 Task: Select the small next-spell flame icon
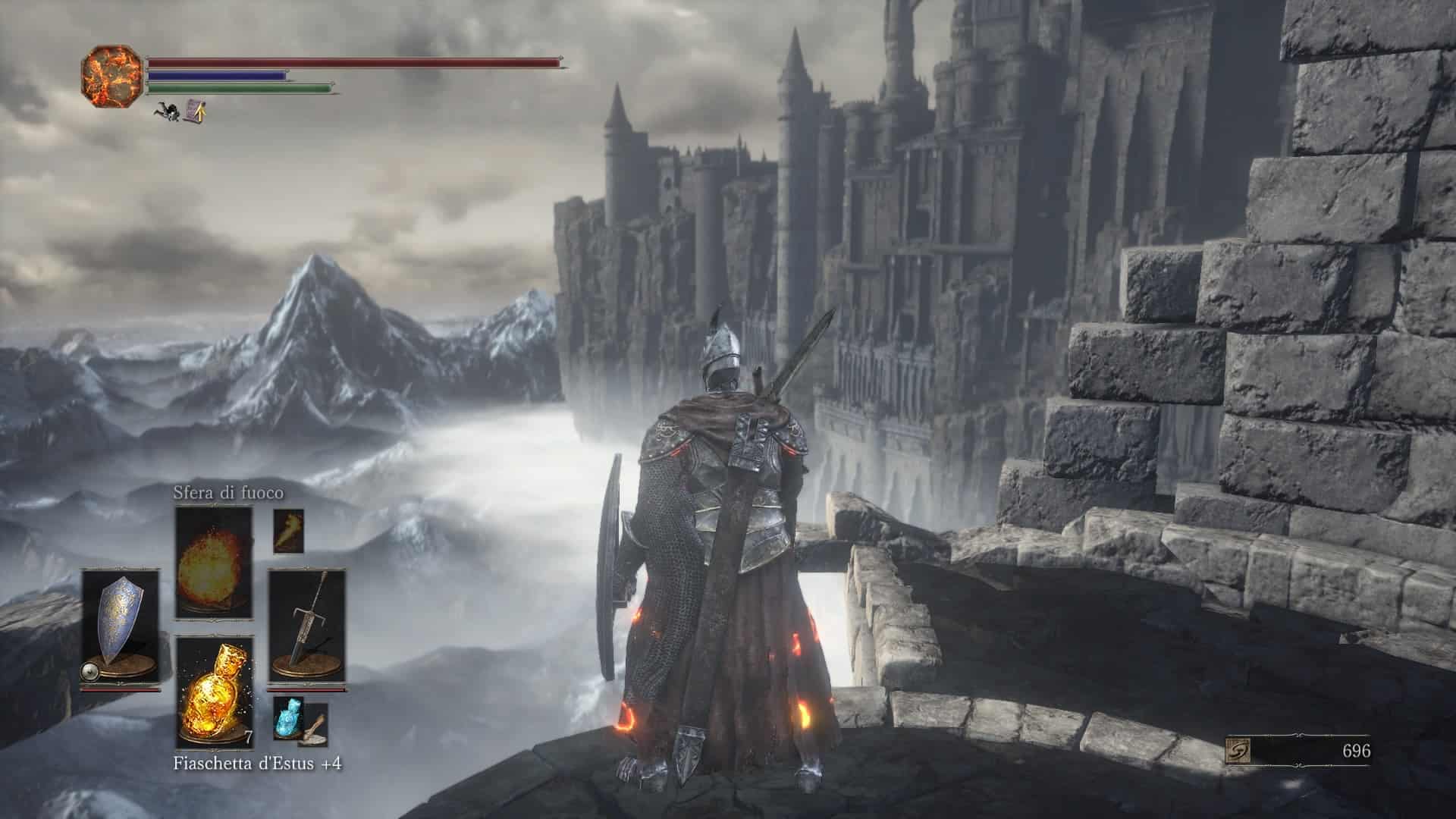pyautogui.click(x=288, y=530)
